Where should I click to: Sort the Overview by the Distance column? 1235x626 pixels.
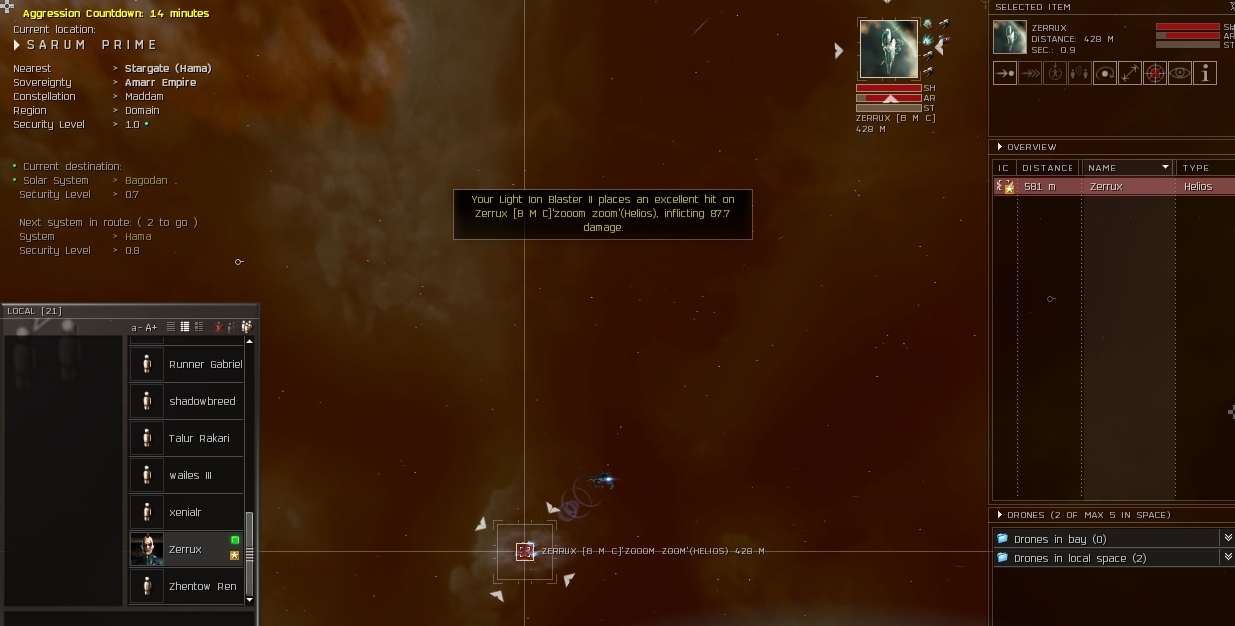point(1048,168)
